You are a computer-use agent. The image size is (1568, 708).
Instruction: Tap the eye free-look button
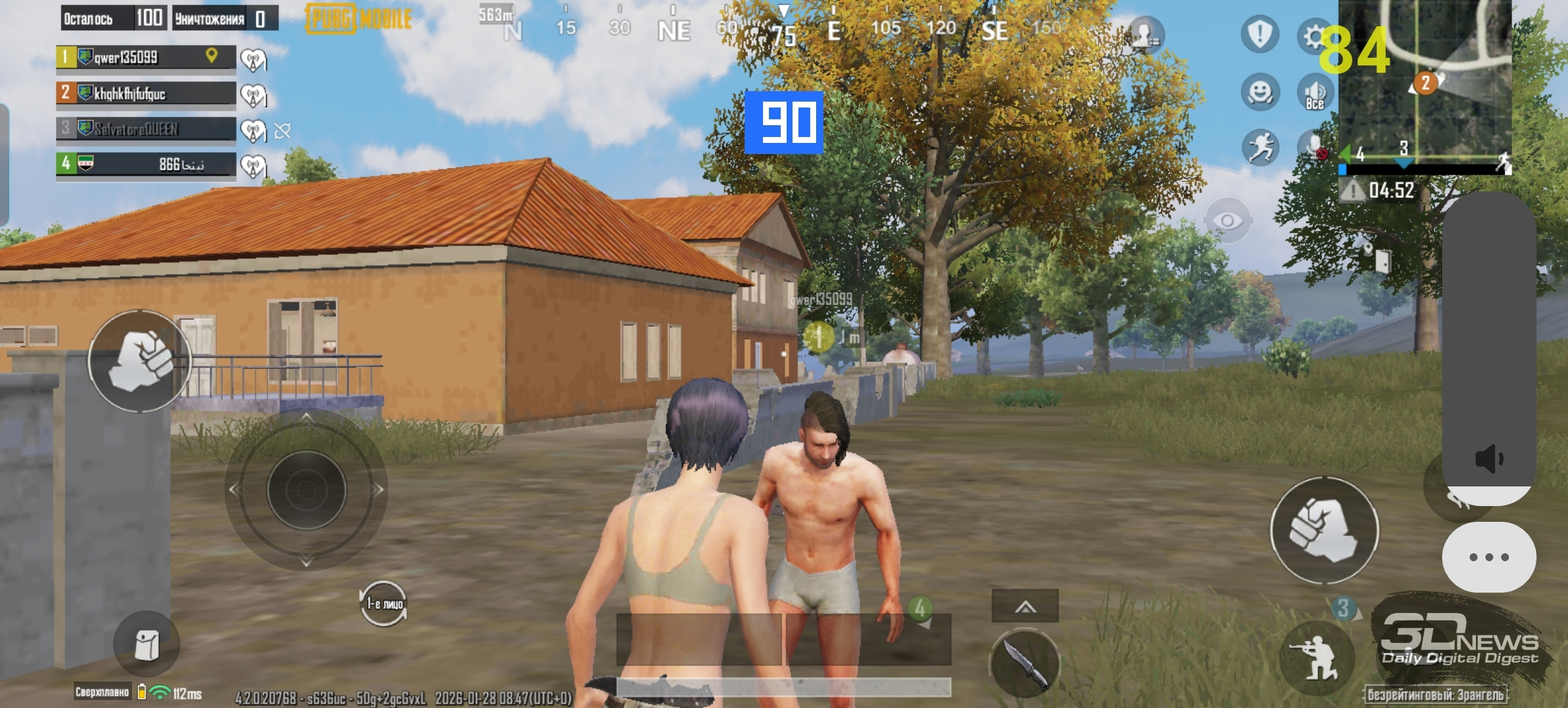(x=1227, y=221)
